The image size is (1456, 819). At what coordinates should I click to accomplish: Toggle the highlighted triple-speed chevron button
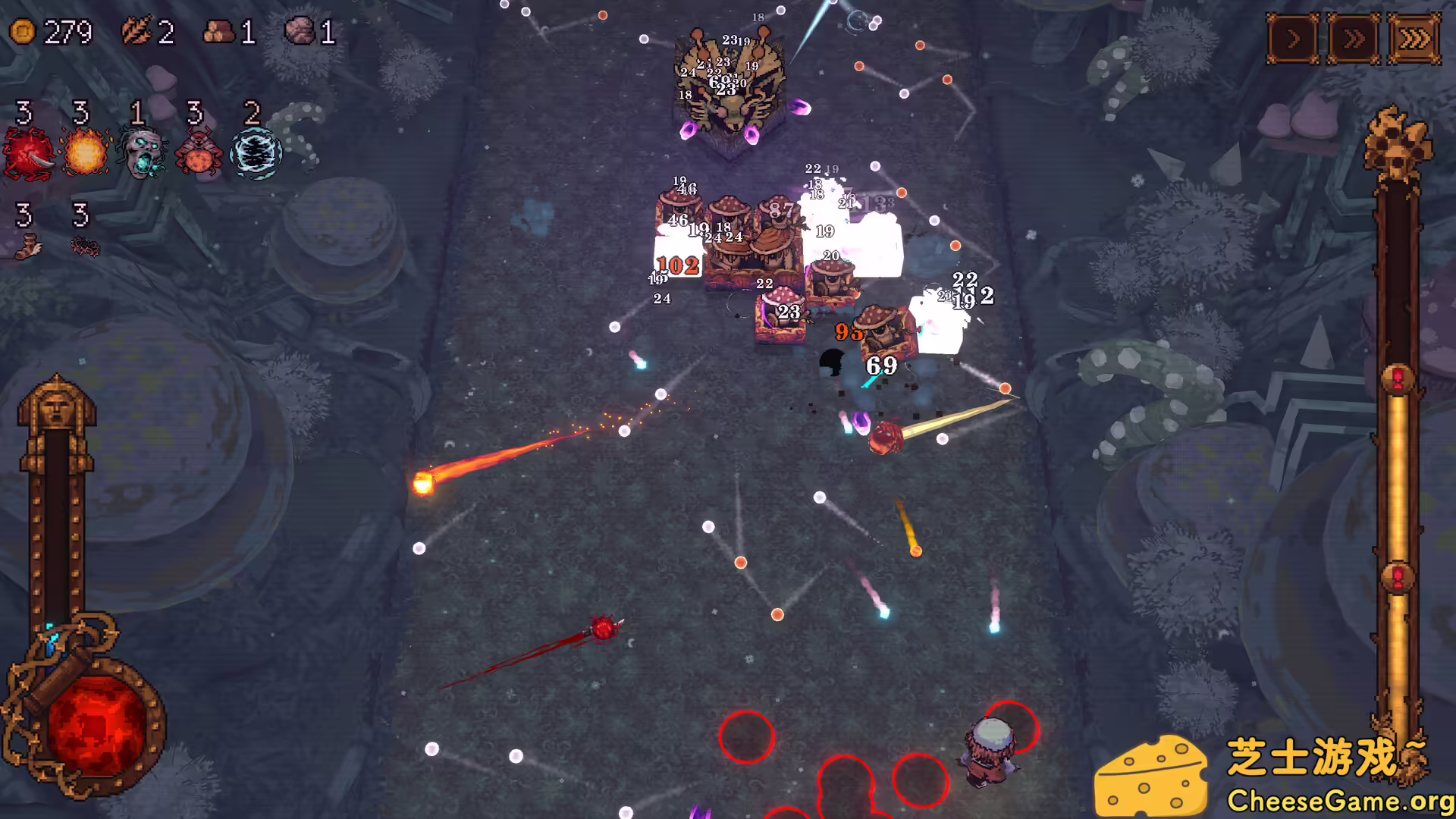click(x=1415, y=37)
